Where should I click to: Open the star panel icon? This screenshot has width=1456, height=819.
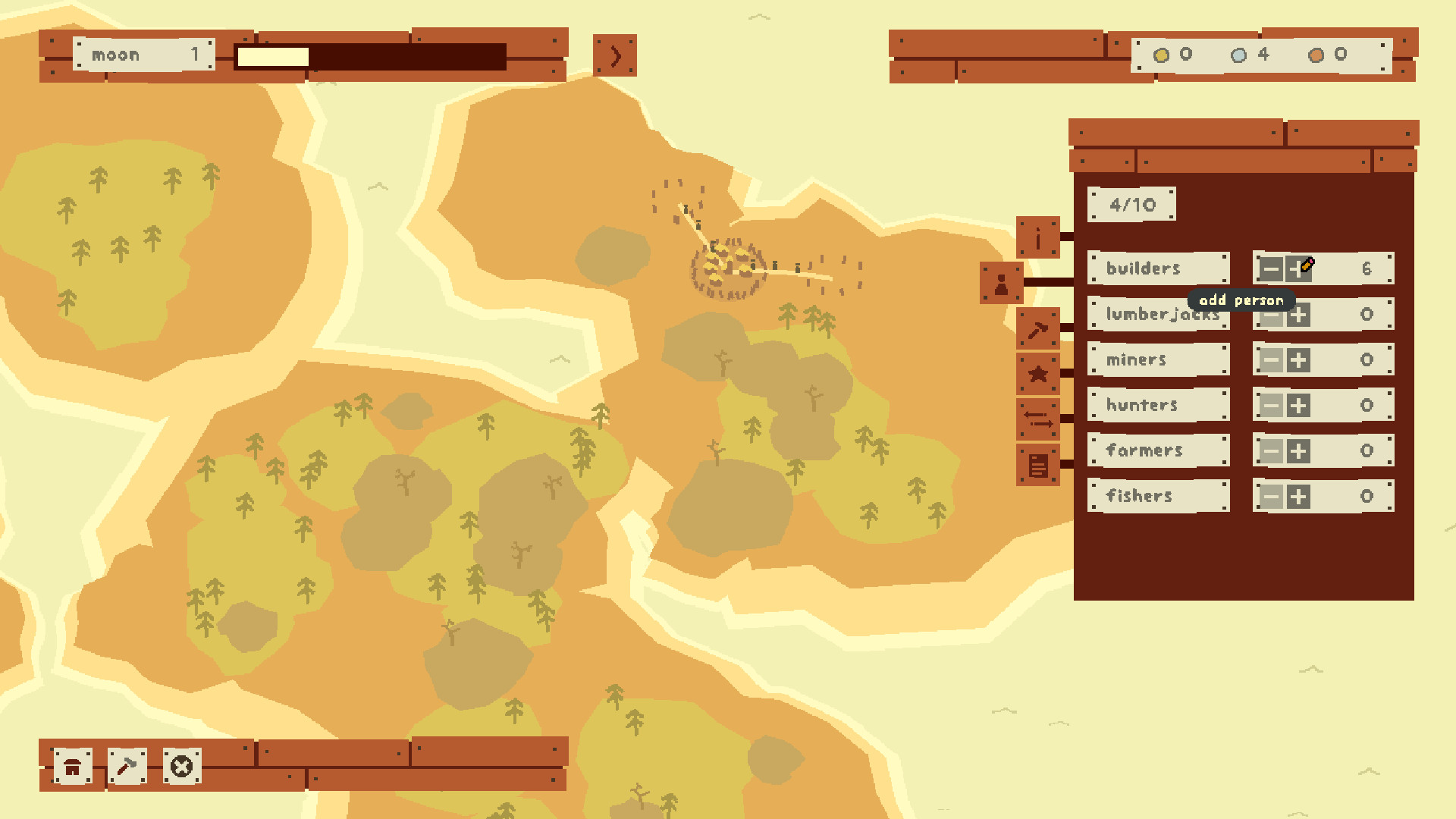coord(1037,373)
